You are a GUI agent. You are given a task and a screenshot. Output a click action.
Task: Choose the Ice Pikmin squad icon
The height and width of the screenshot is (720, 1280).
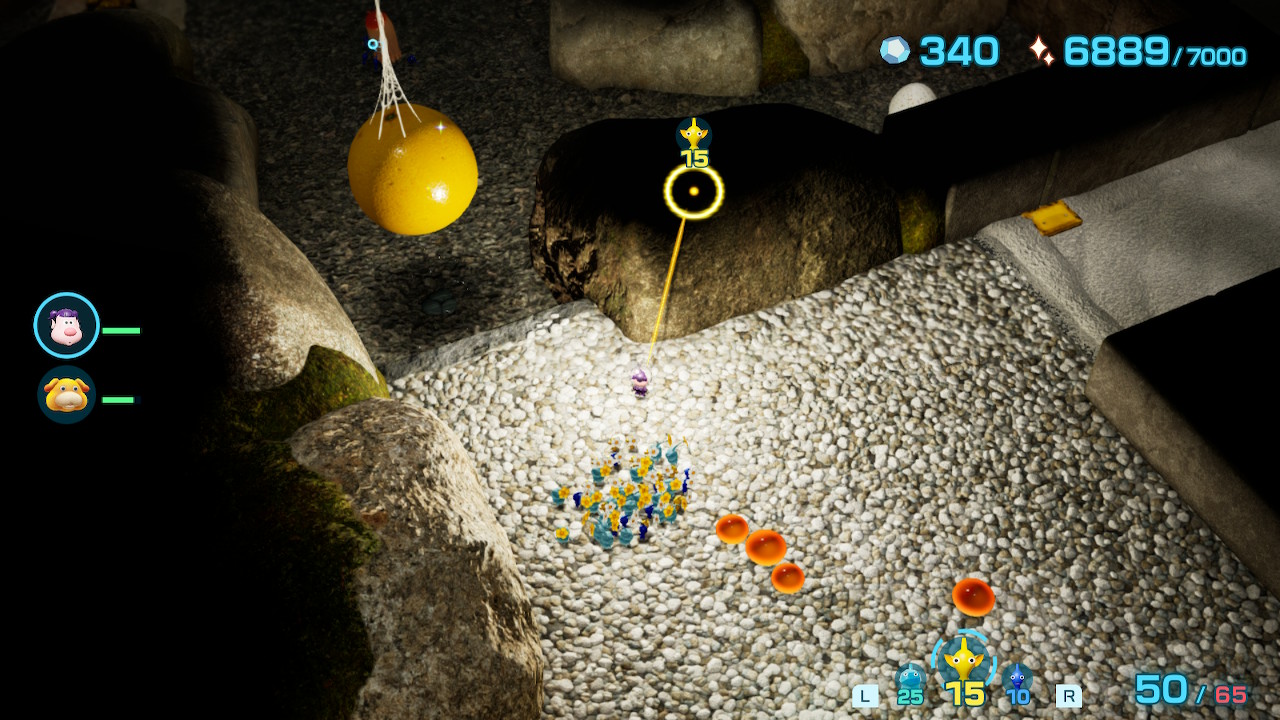(x=910, y=680)
